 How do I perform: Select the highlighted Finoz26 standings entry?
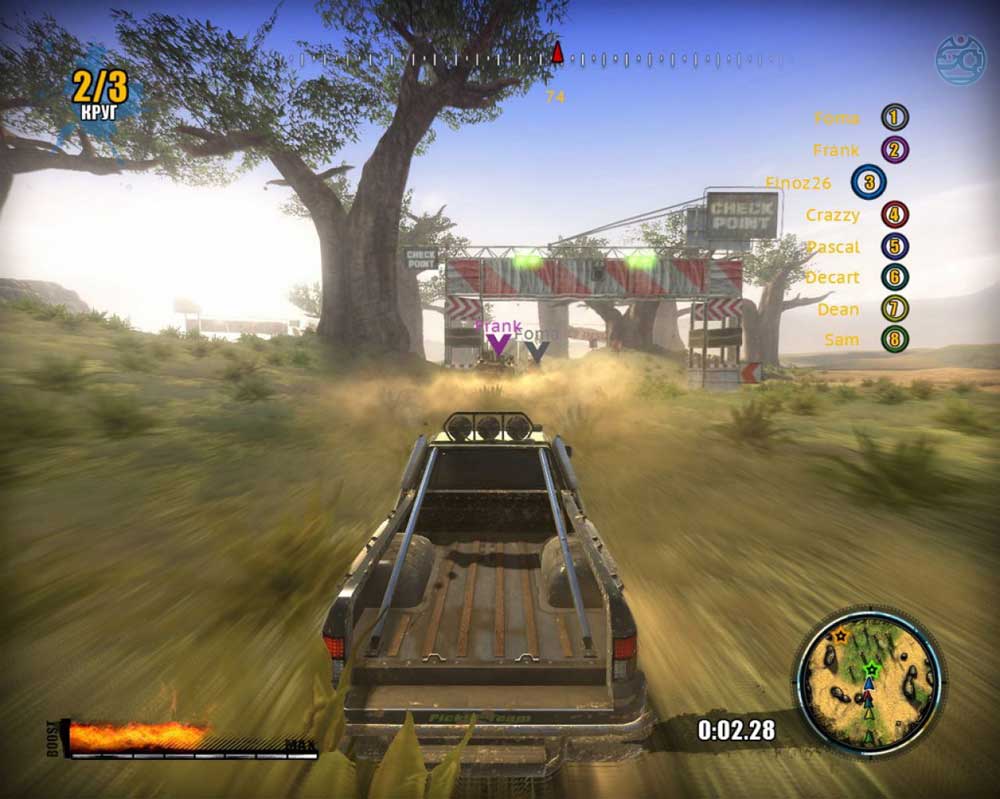(825, 182)
